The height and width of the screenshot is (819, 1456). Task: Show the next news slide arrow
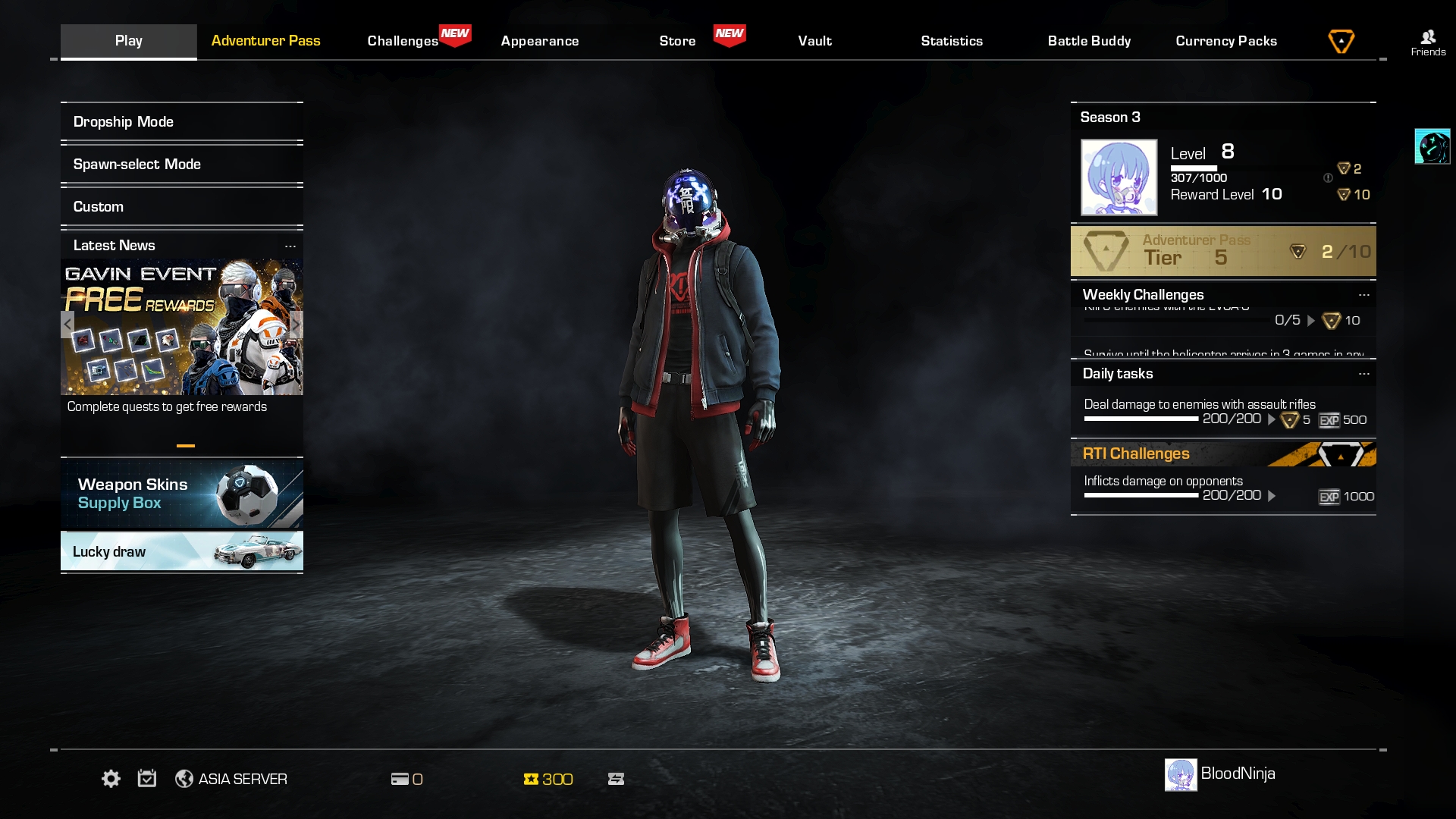click(296, 325)
